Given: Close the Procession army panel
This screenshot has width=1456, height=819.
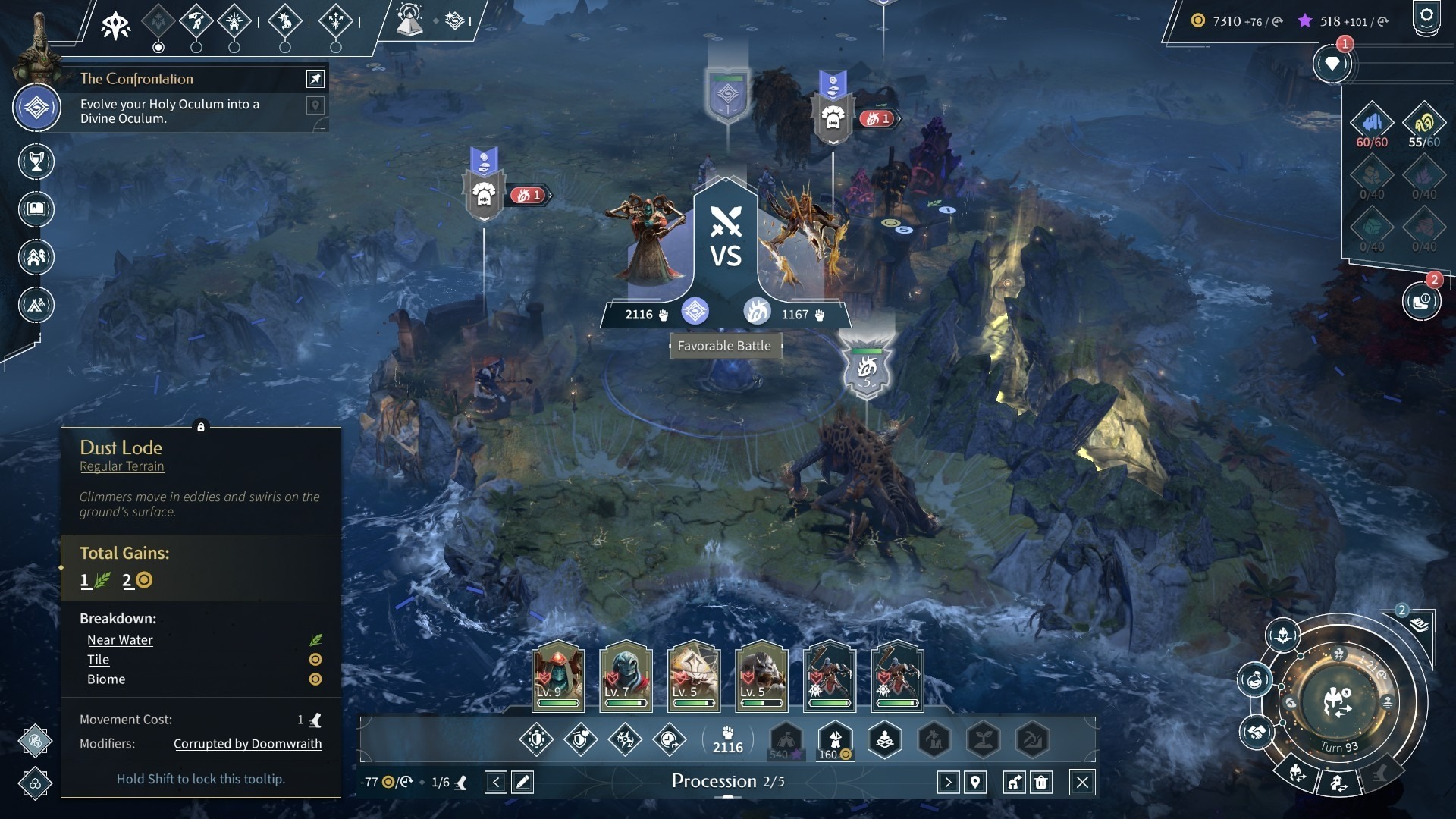Looking at the screenshot, I should [x=1082, y=782].
